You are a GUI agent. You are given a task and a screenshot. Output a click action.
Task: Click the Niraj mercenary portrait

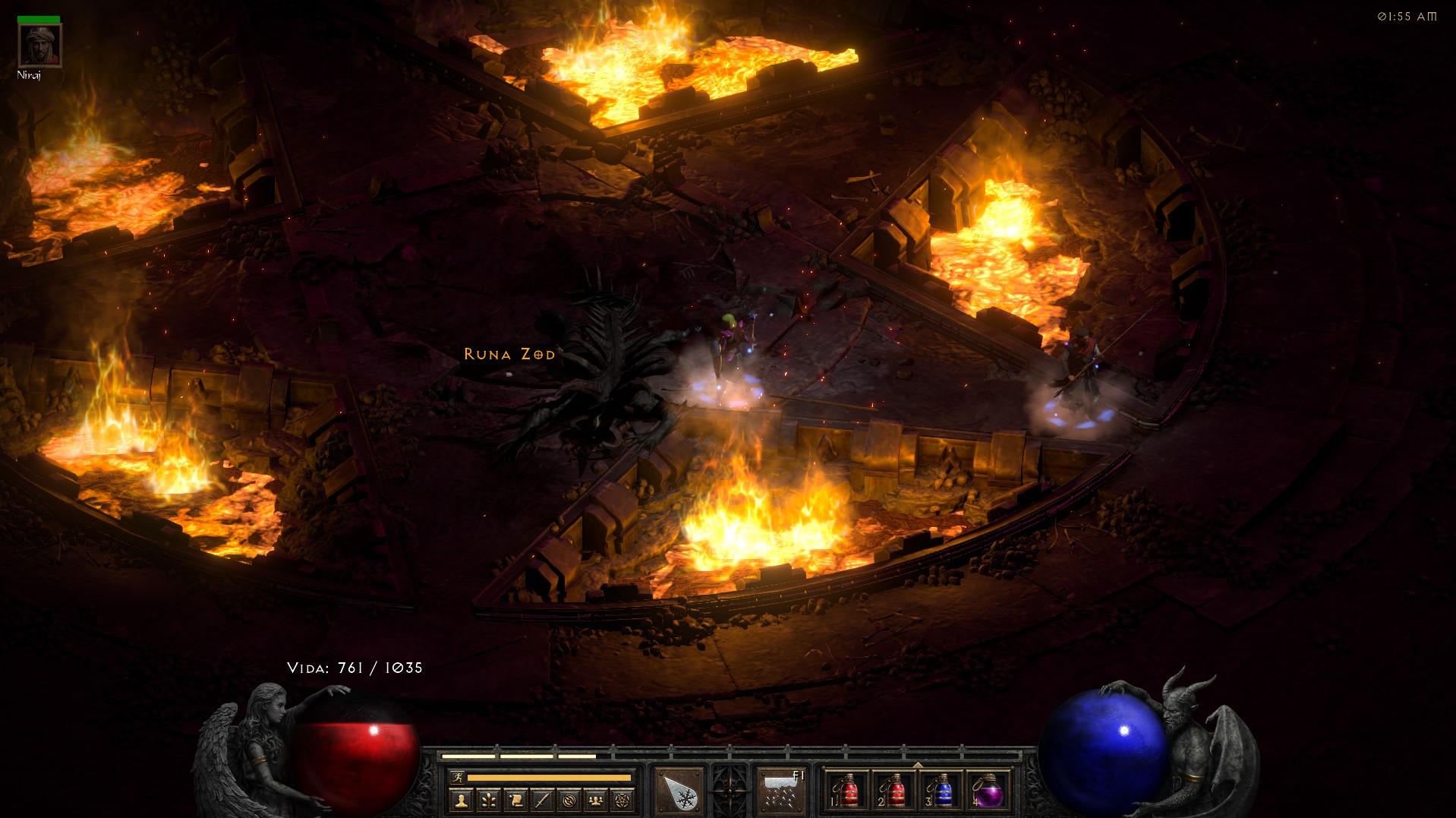click(x=39, y=46)
